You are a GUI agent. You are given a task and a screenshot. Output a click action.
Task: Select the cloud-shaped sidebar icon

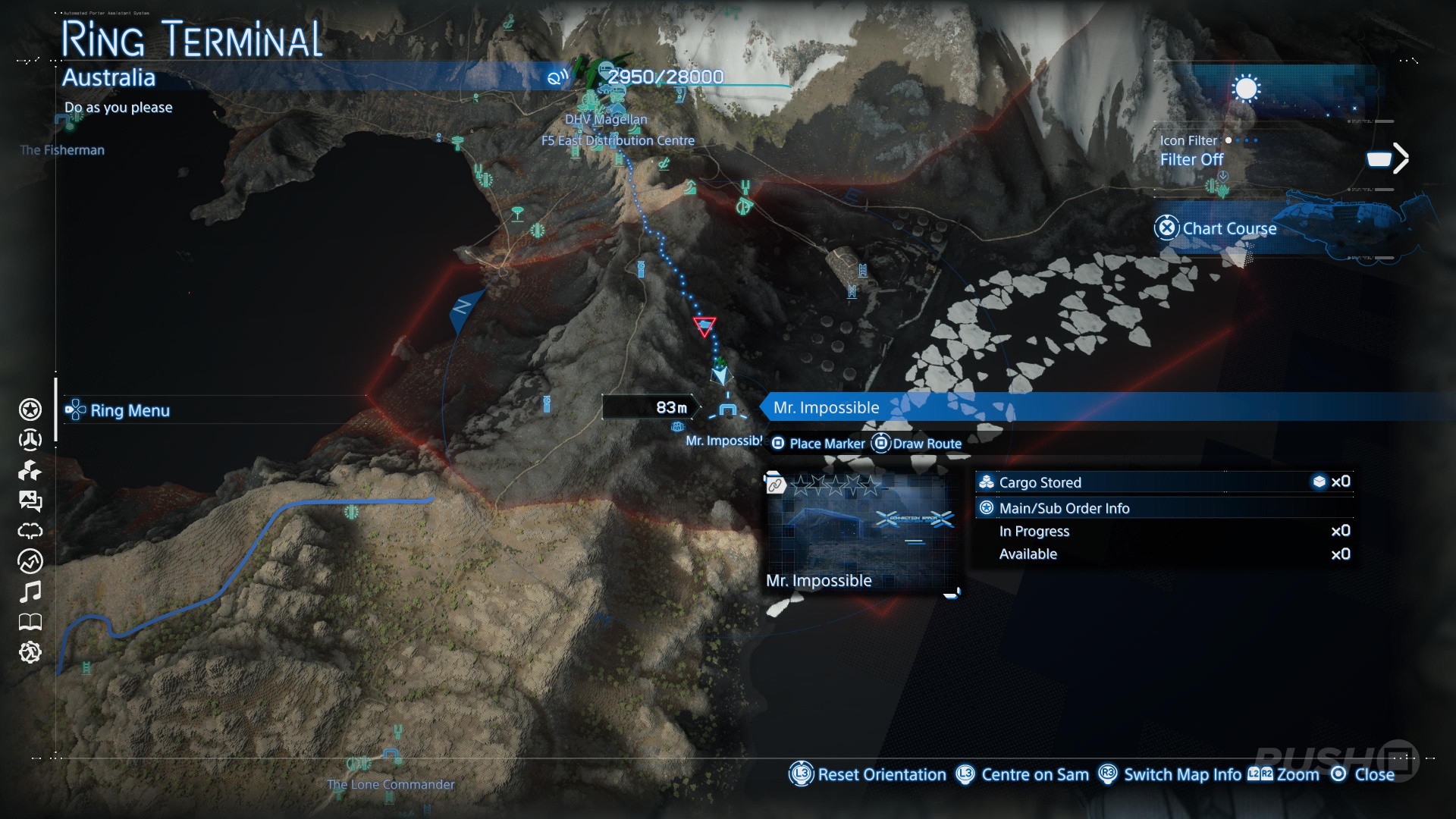pyautogui.click(x=30, y=531)
